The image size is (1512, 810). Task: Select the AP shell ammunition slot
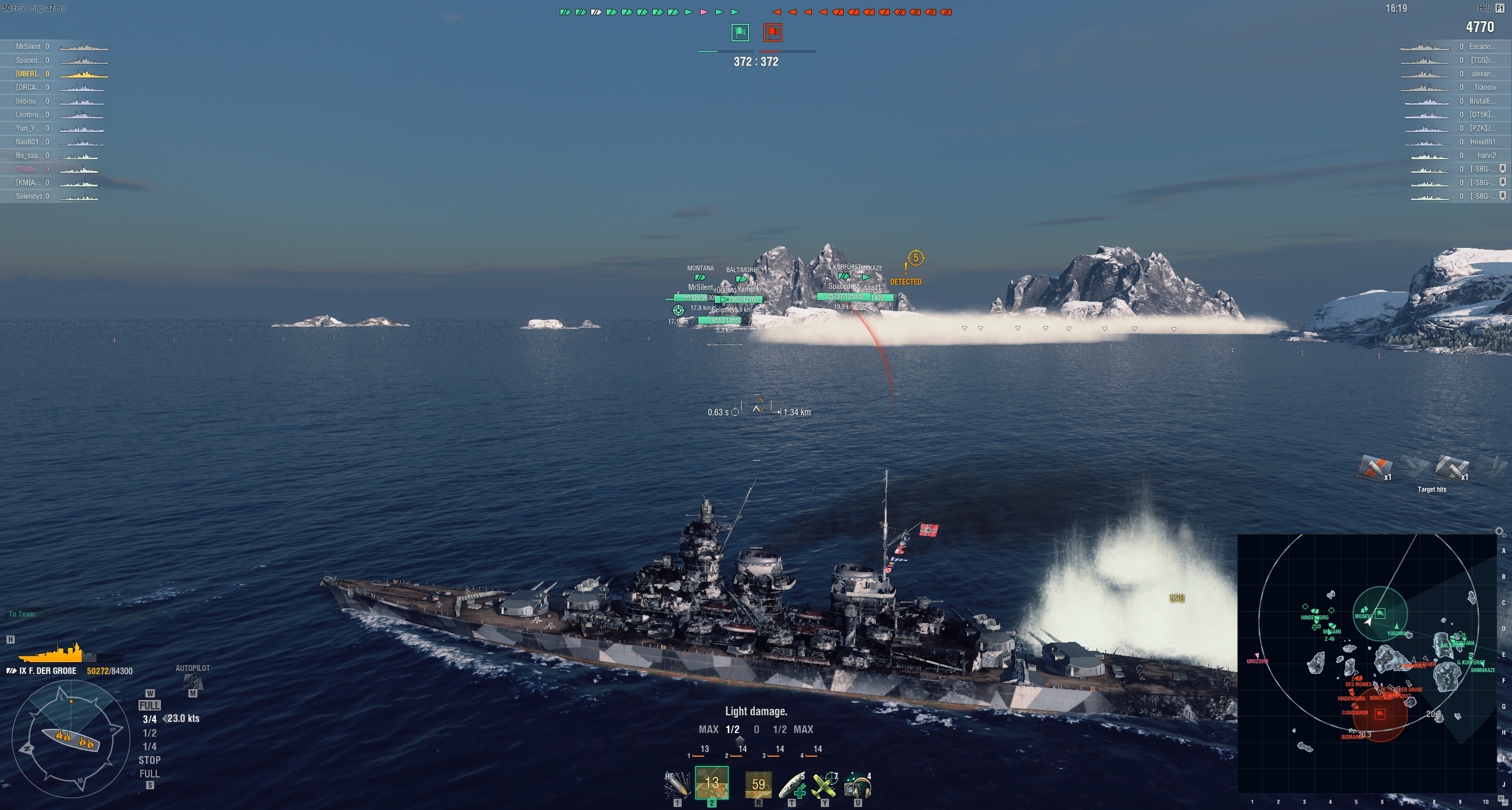(x=711, y=783)
